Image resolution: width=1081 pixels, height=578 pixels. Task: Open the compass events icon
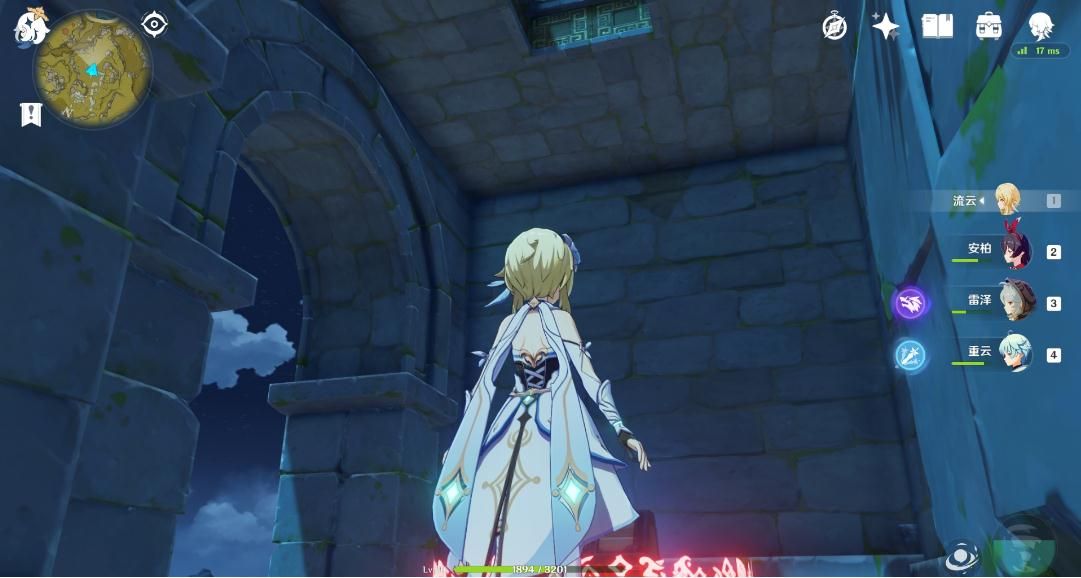(835, 27)
